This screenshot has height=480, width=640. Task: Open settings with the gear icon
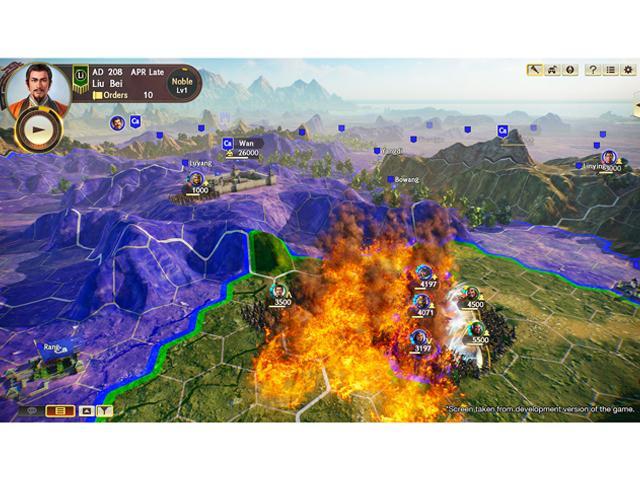[x=629, y=70]
